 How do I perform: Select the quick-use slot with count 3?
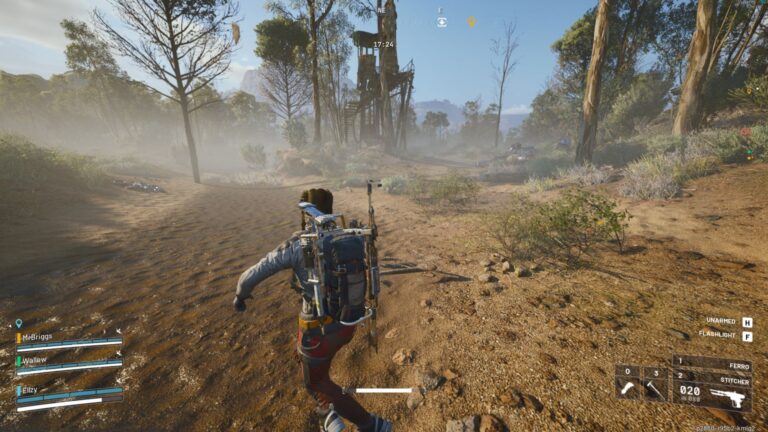coord(654,383)
